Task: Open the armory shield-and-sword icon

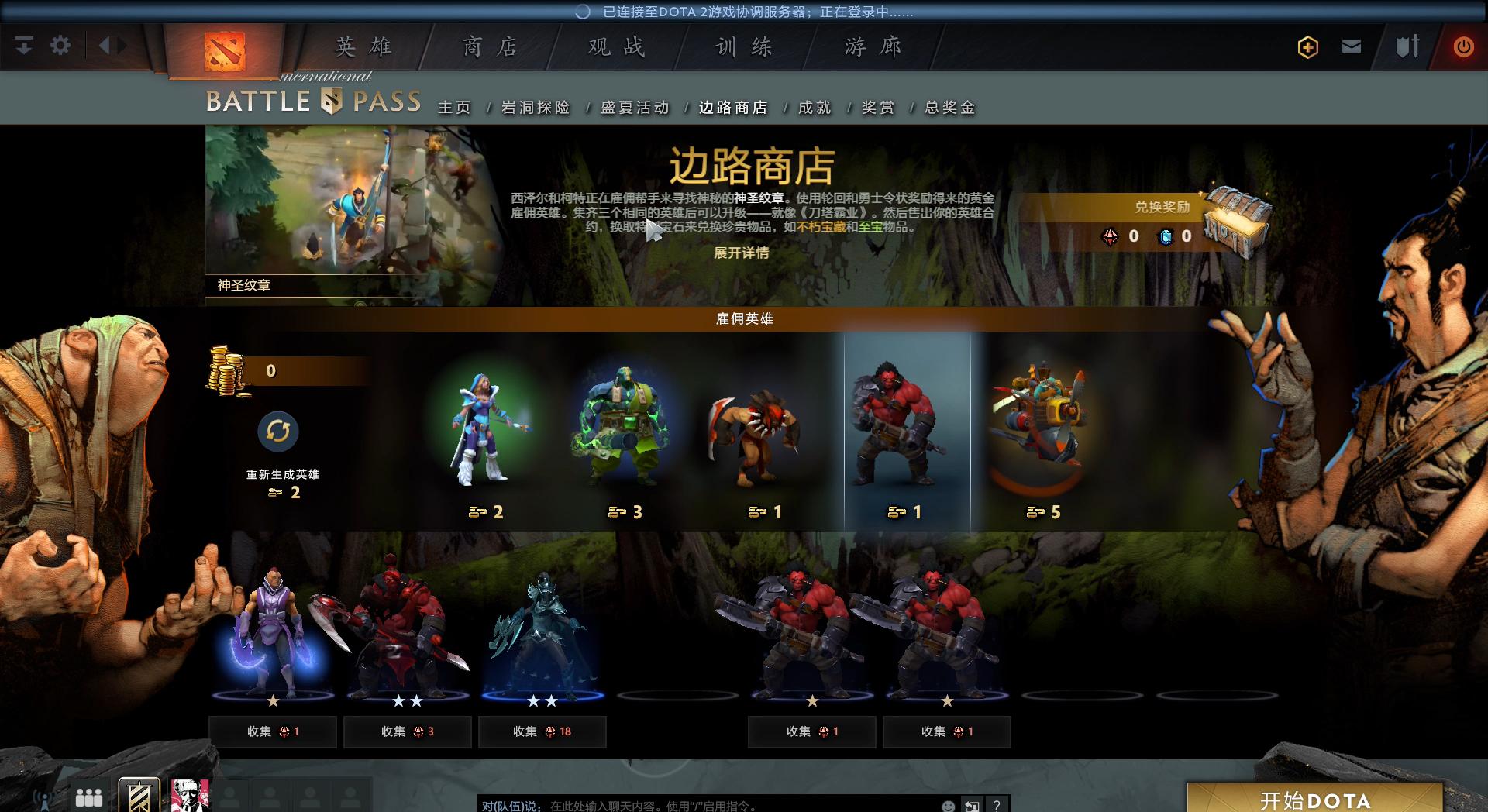Action: tap(1407, 46)
